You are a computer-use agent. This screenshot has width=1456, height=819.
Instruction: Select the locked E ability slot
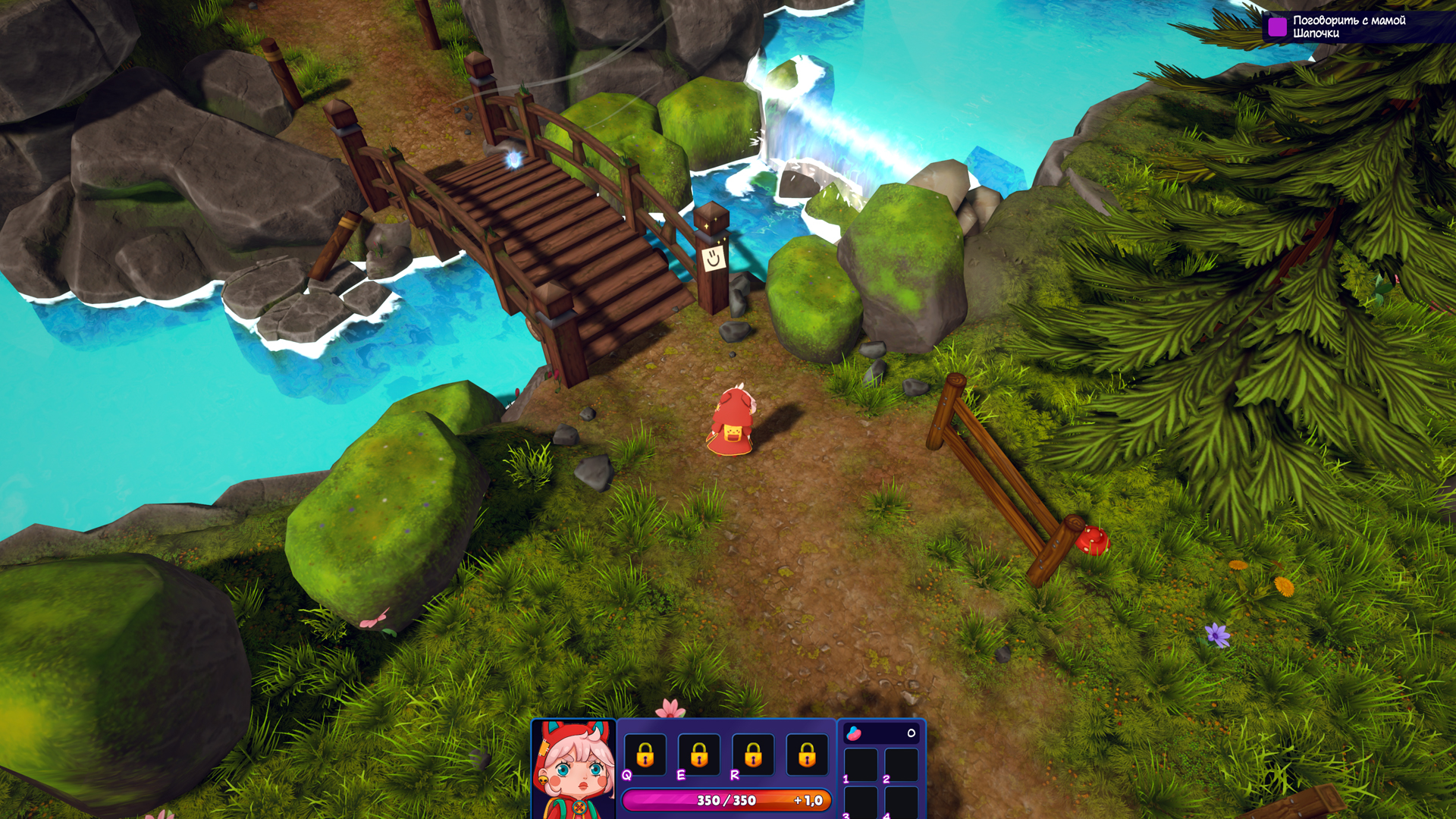pyautogui.click(x=699, y=755)
